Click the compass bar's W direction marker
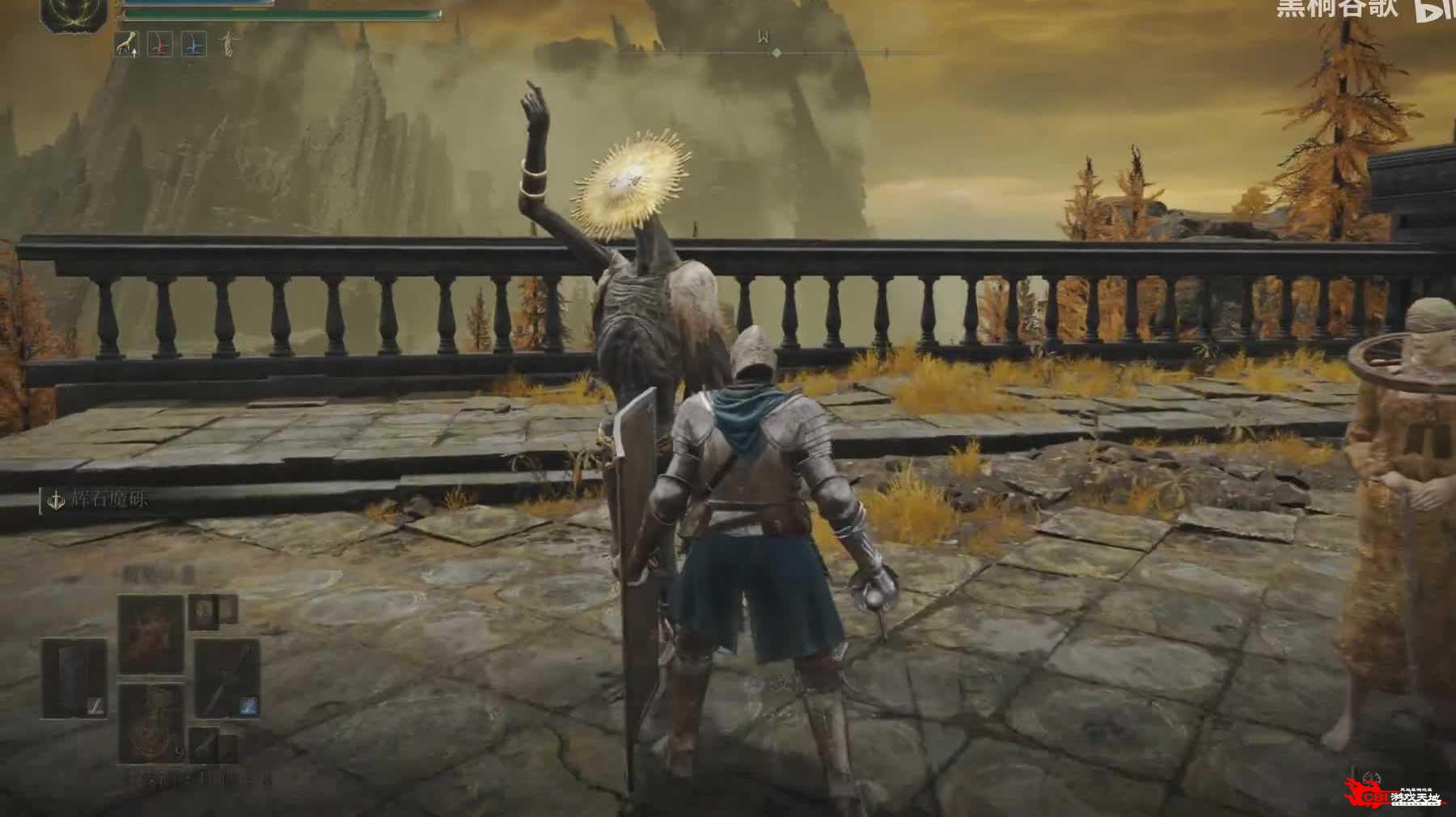 click(x=763, y=36)
